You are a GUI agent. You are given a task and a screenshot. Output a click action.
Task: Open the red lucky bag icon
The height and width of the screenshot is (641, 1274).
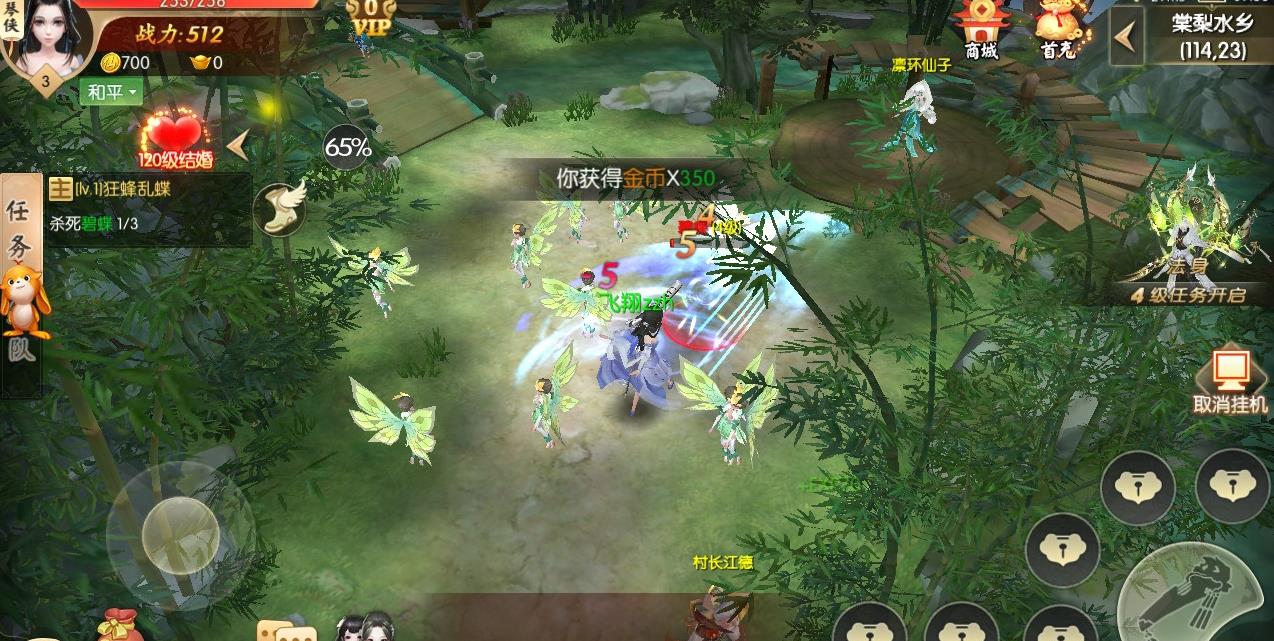tap(117, 625)
